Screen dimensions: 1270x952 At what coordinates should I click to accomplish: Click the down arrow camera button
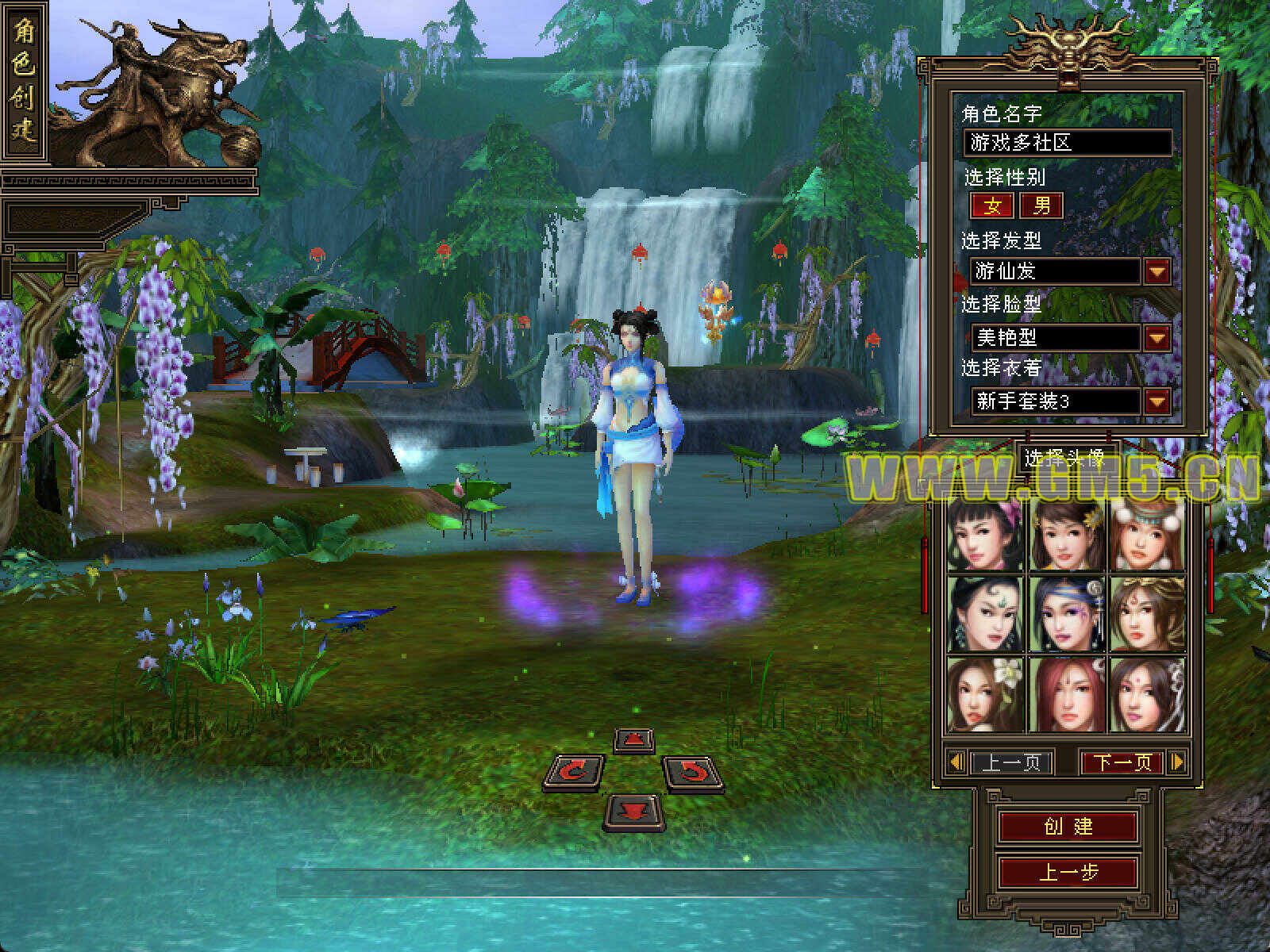pyautogui.click(x=633, y=811)
